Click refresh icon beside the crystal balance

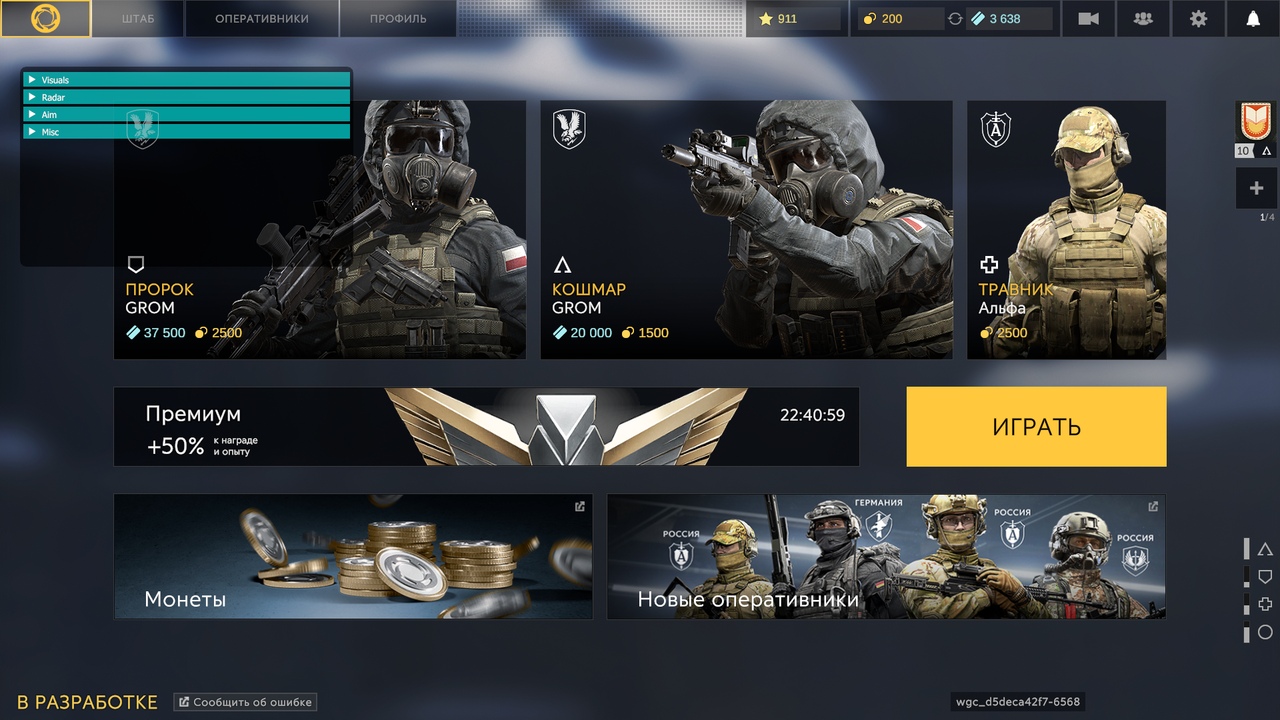click(957, 18)
